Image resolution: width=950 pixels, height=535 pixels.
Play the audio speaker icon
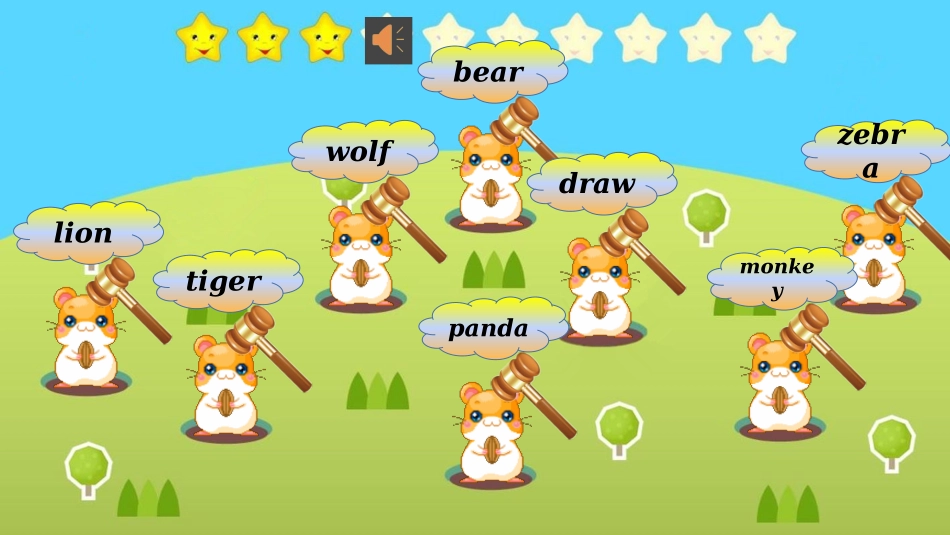(388, 41)
